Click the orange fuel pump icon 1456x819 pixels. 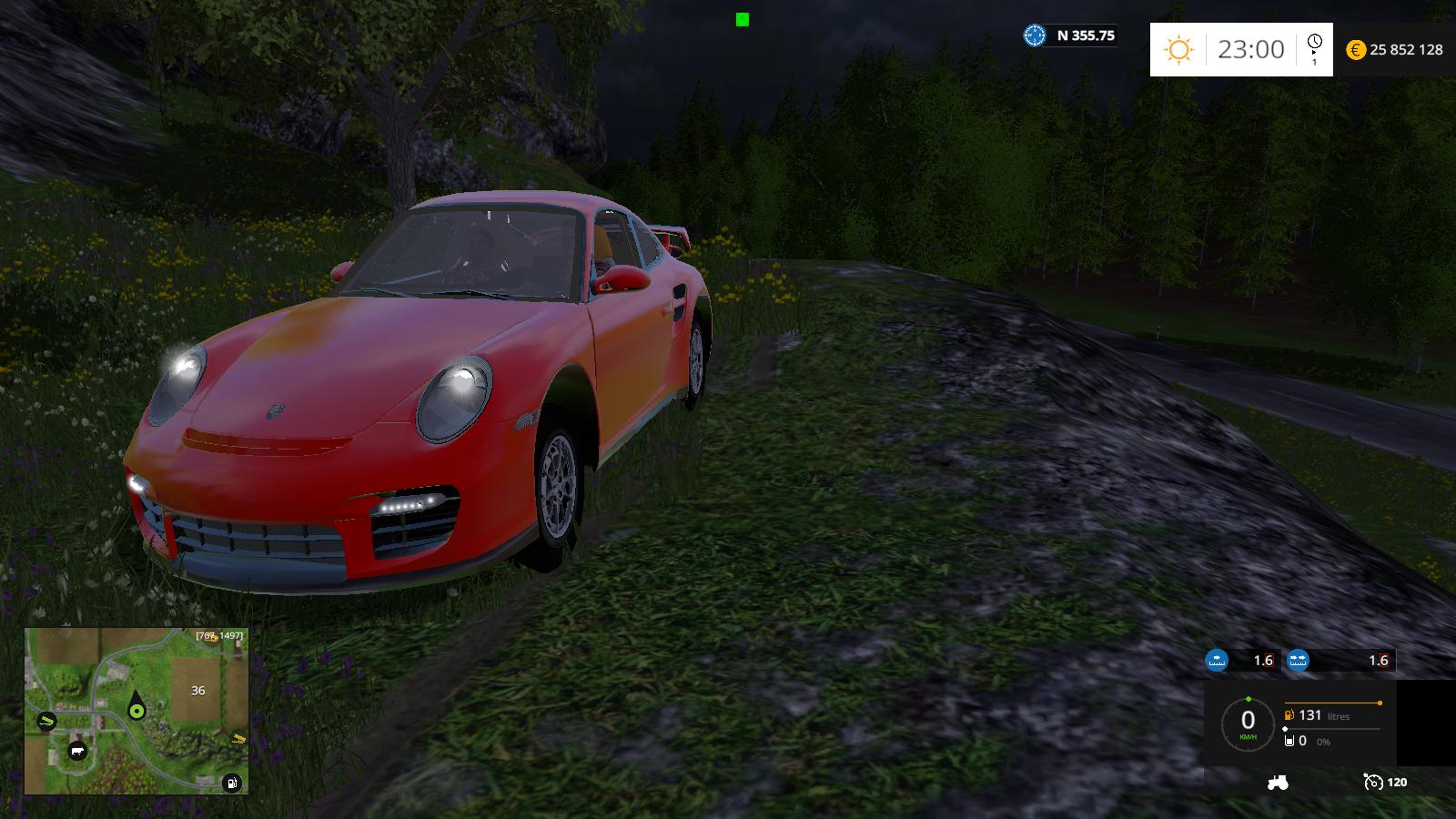coord(1290,715)
